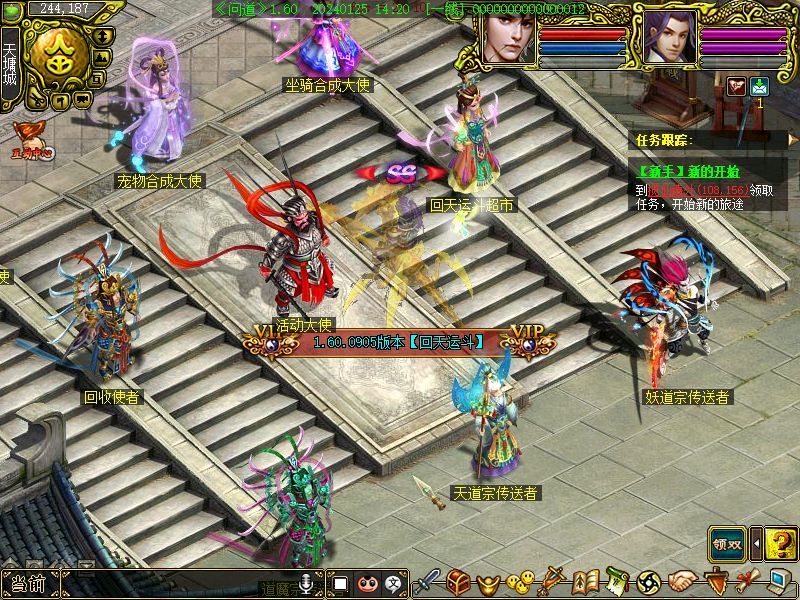Image resolution: width=800 pixels, height=600 pixels.
Task: Open the smiley faces friends icon
Action: [x=520, y=581]
